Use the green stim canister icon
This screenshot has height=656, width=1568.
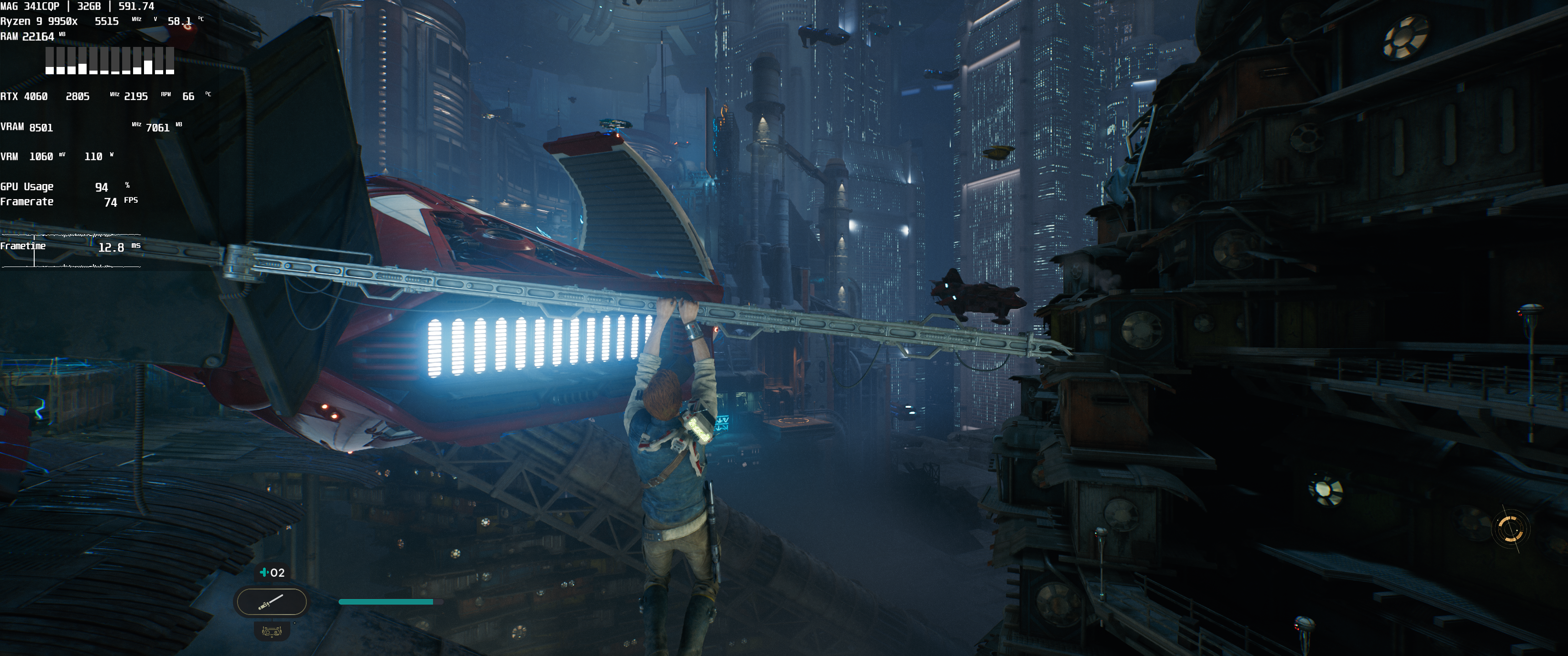[x=263, y=573]
